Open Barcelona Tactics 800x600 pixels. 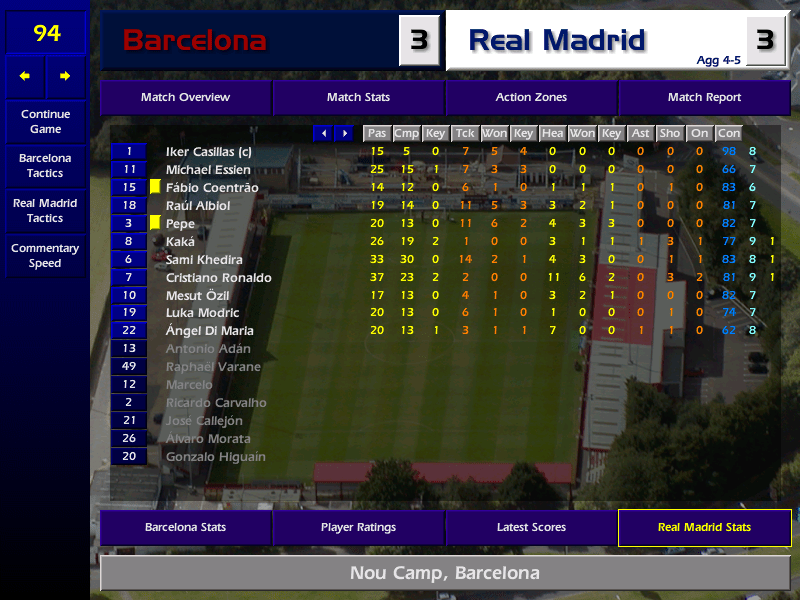coord(45,166)
